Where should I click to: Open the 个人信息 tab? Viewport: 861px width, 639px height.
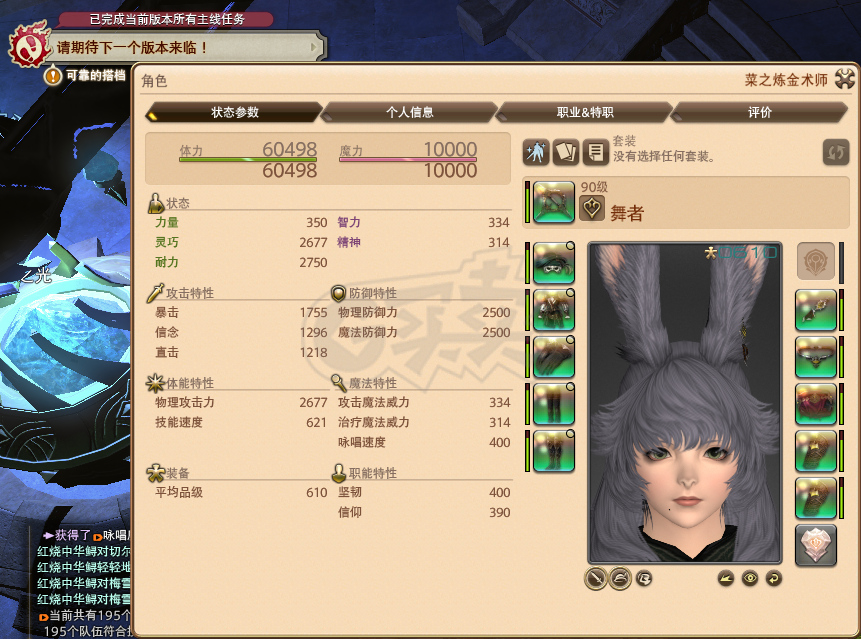click(x=410, y=112)
